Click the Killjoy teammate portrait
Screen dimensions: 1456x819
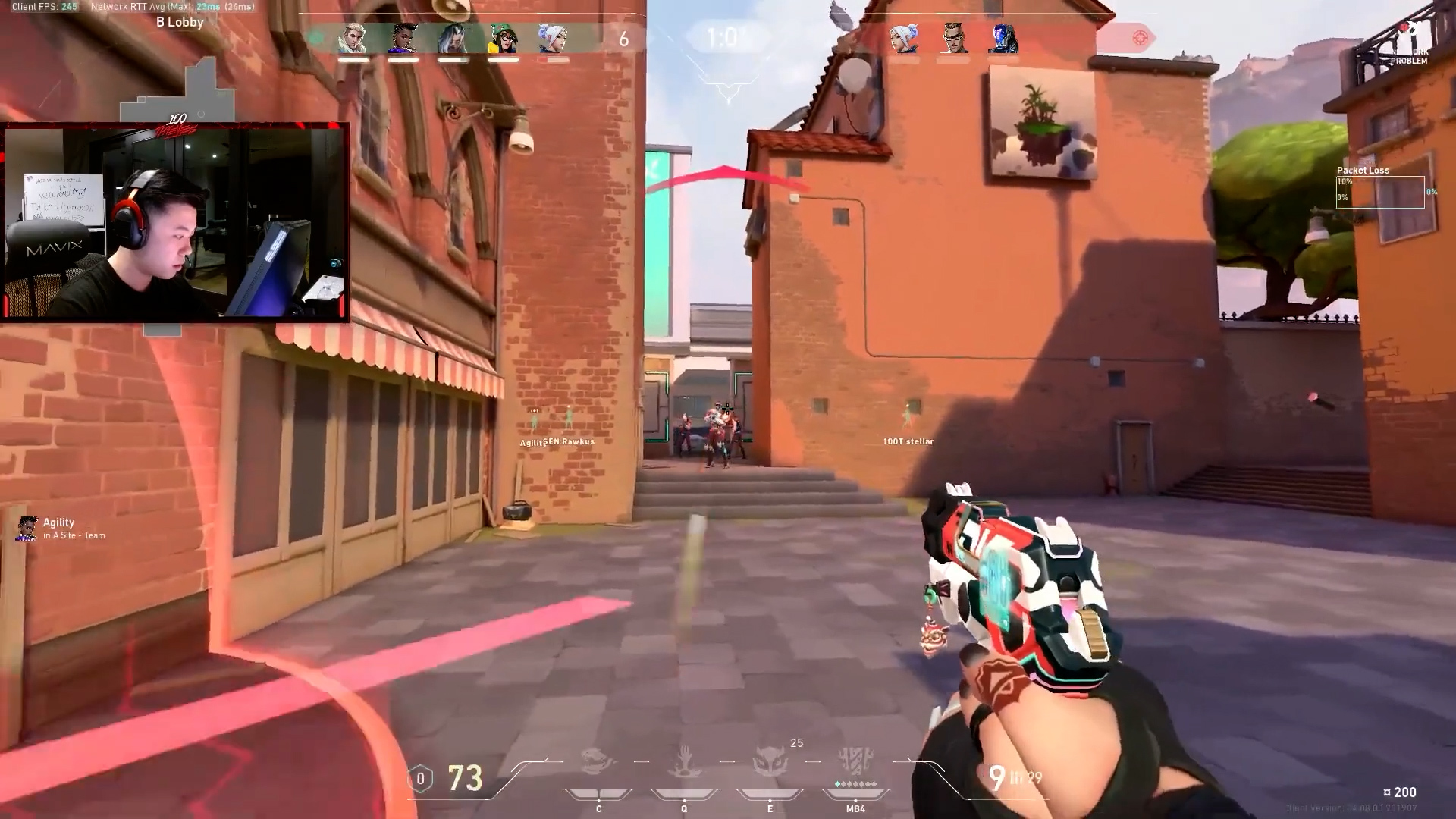504,39
